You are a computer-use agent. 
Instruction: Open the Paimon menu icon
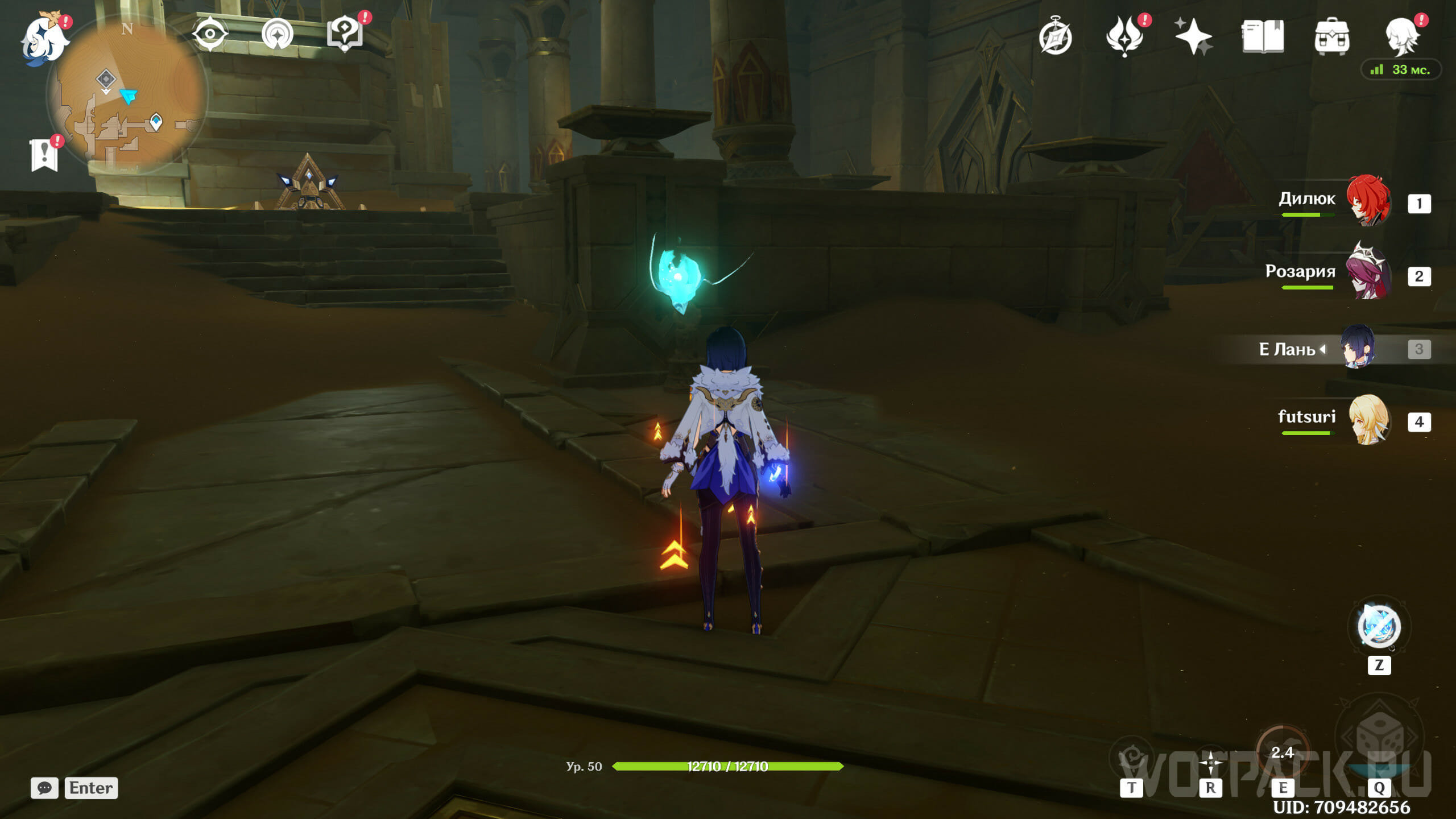(x=44, y=39)
